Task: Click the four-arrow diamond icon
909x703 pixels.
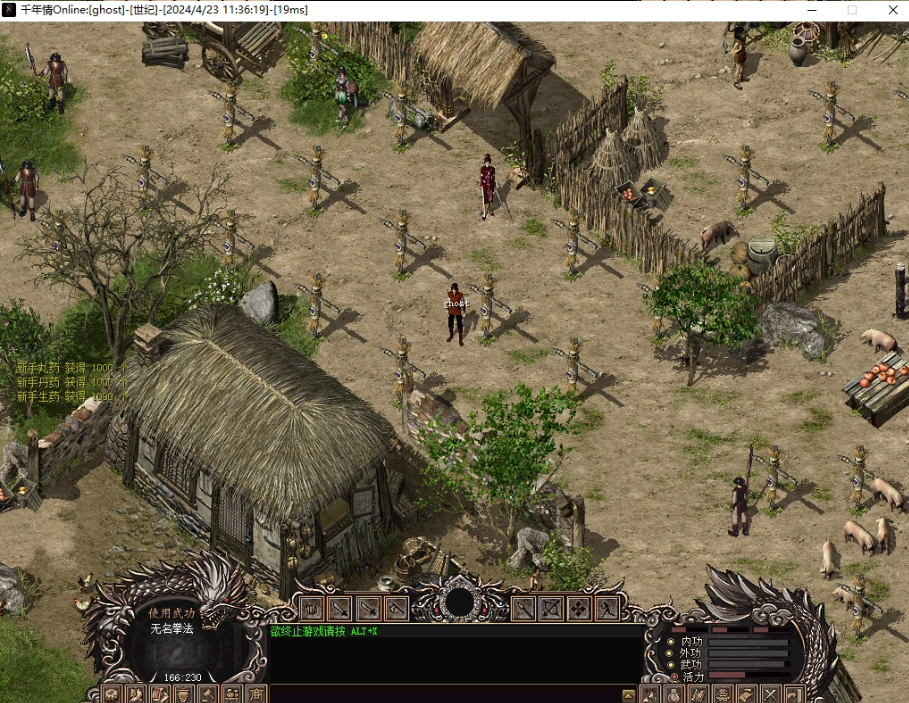Action: 579,607
